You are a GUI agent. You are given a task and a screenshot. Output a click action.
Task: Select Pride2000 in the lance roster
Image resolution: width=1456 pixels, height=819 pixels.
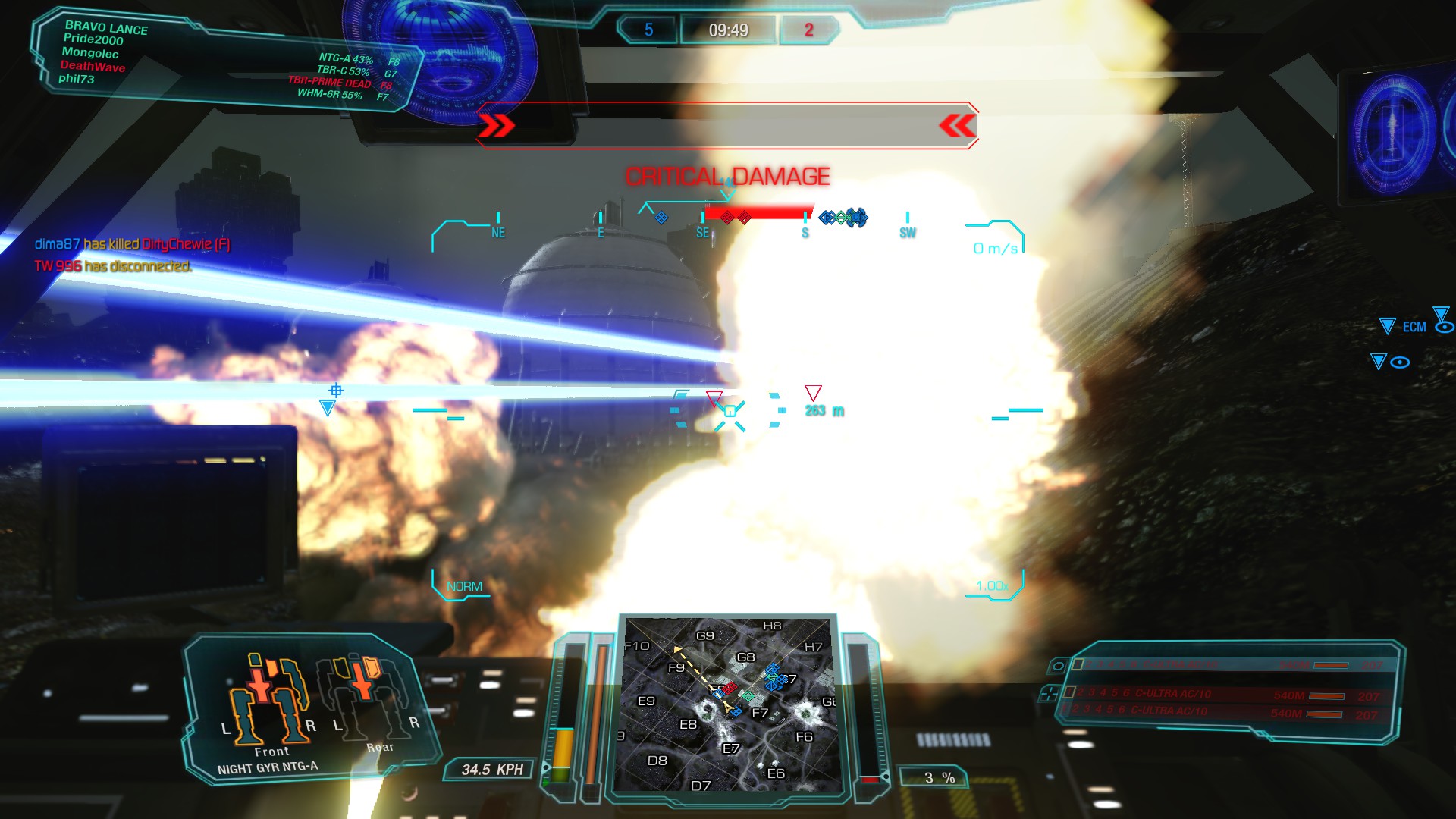pyautogui.click(x=93, y=39)
